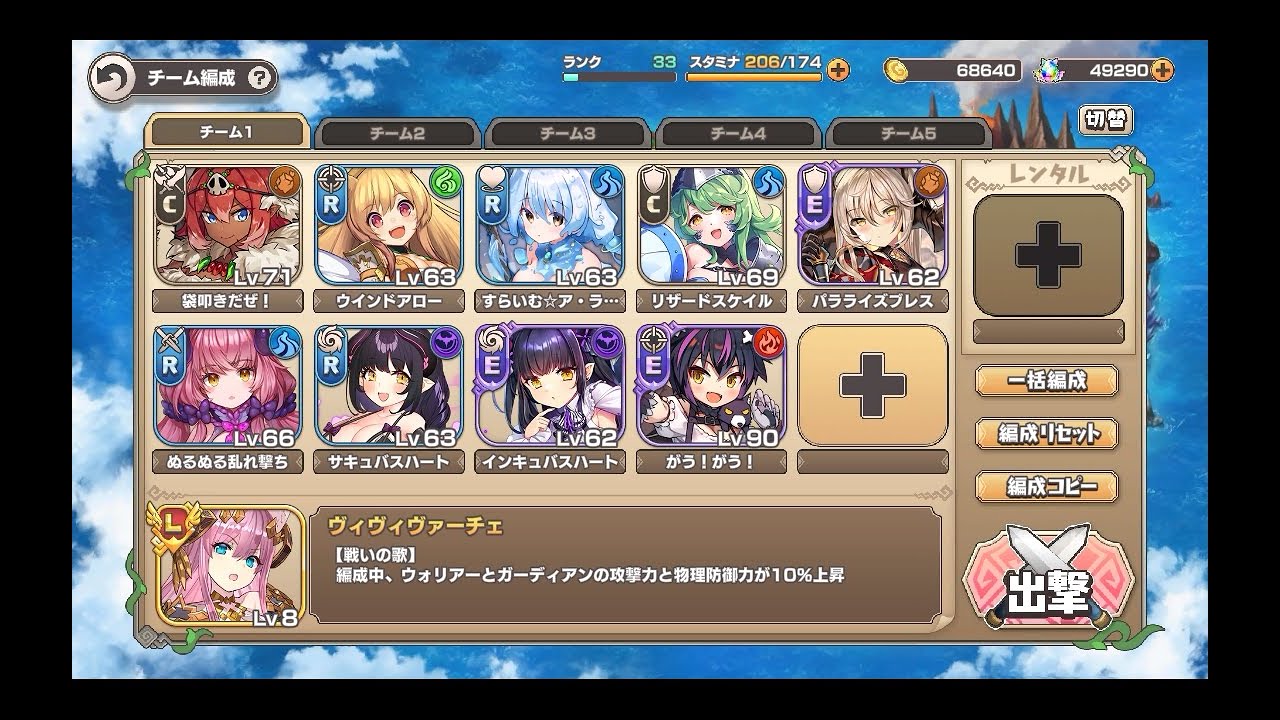Add stamina with the plus button
The image size is (1280, 720).
[x=838, y=70]
